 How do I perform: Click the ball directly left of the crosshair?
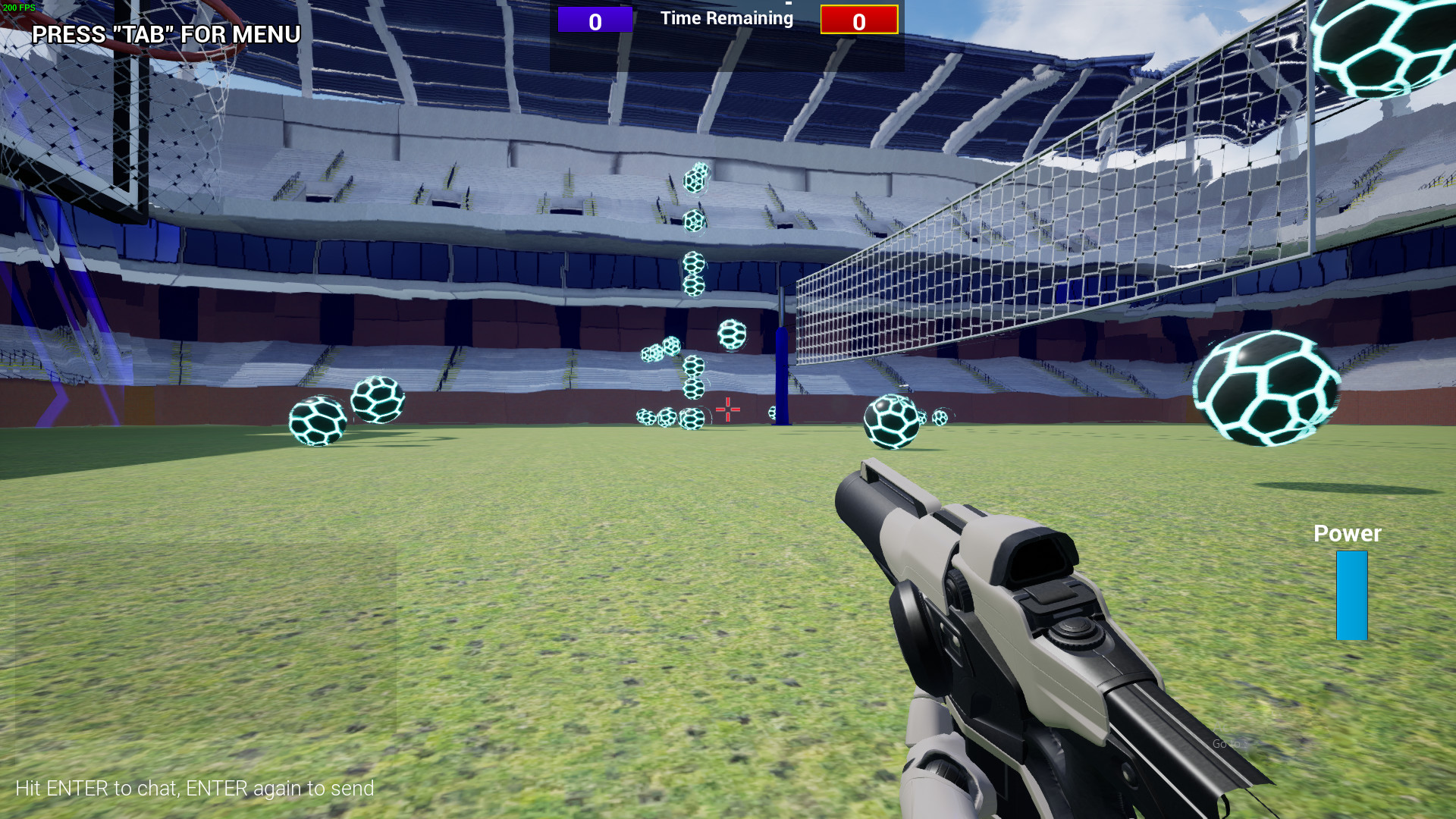click(x=692, y=417)
